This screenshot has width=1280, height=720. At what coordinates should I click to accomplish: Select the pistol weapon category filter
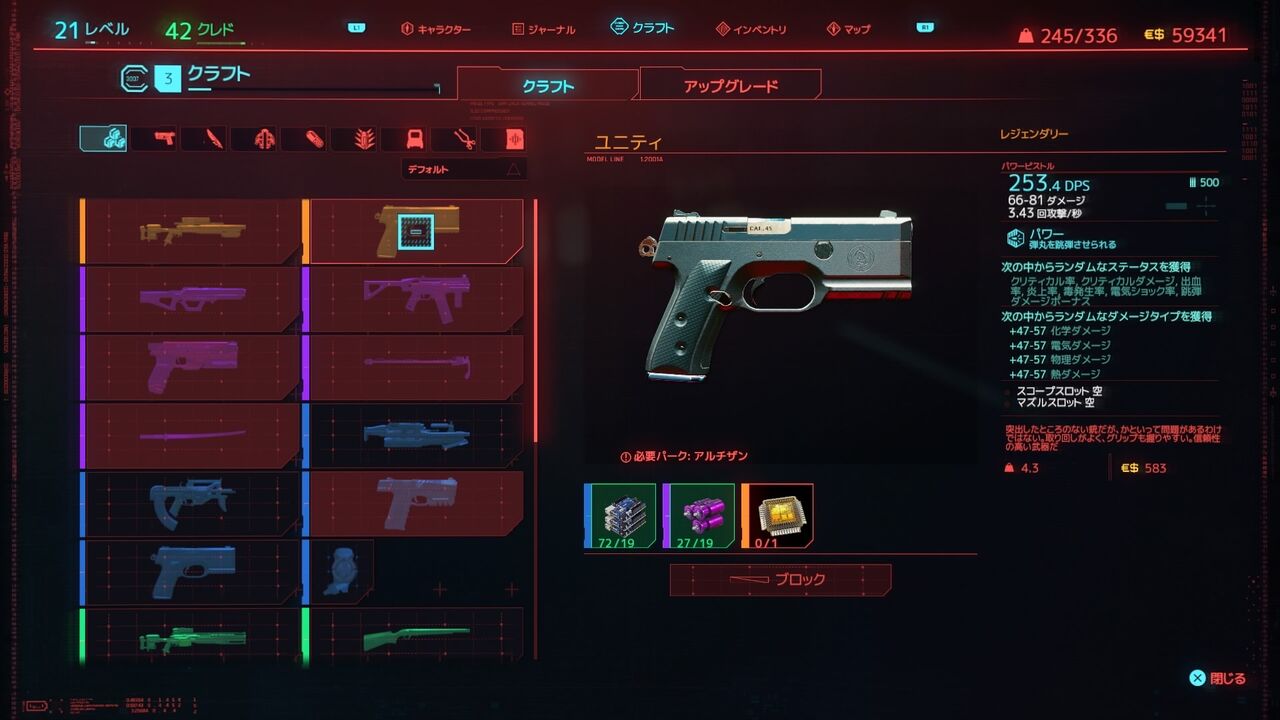pos(162,138)
